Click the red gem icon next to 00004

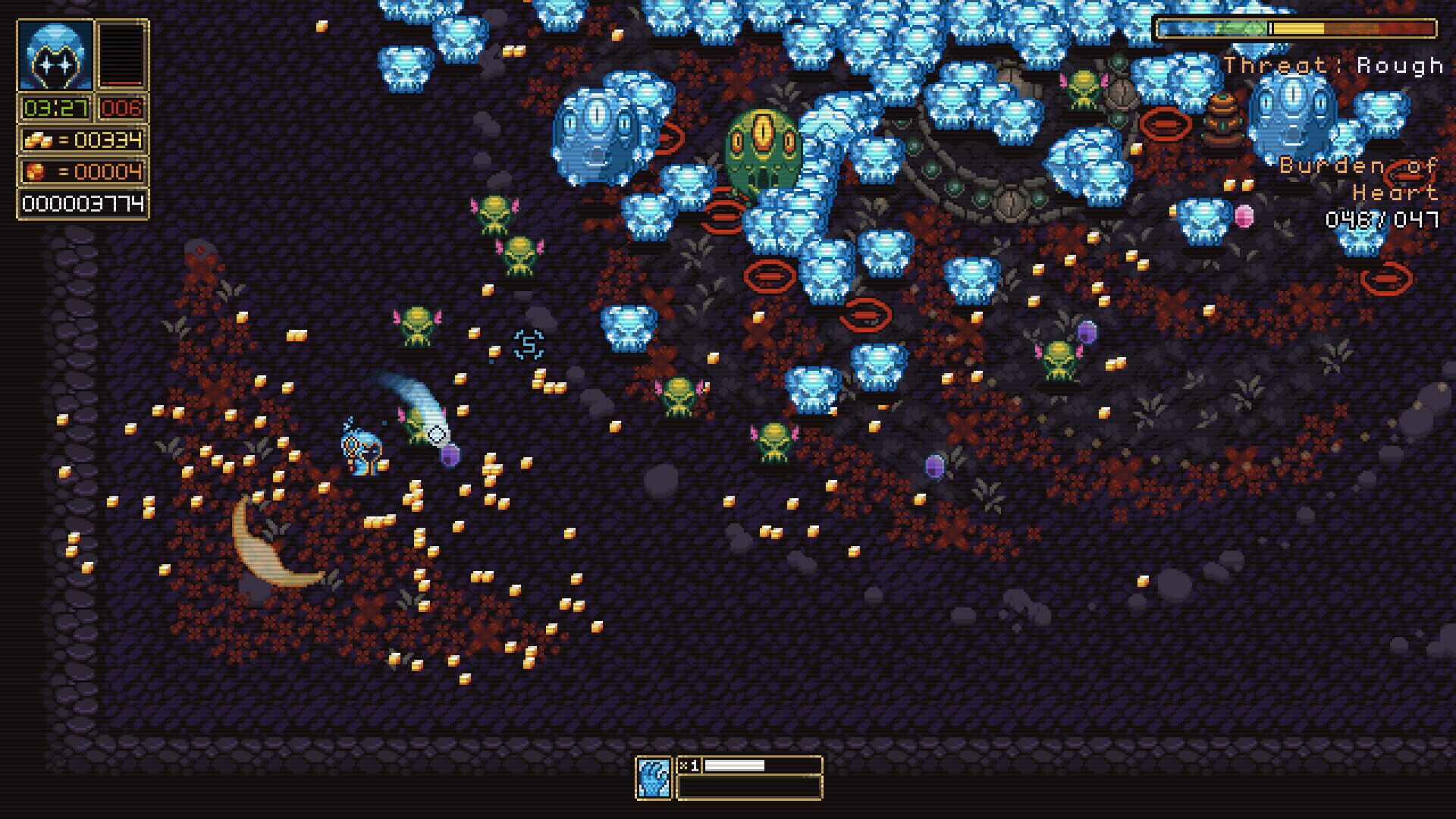(x=36, y=170)
